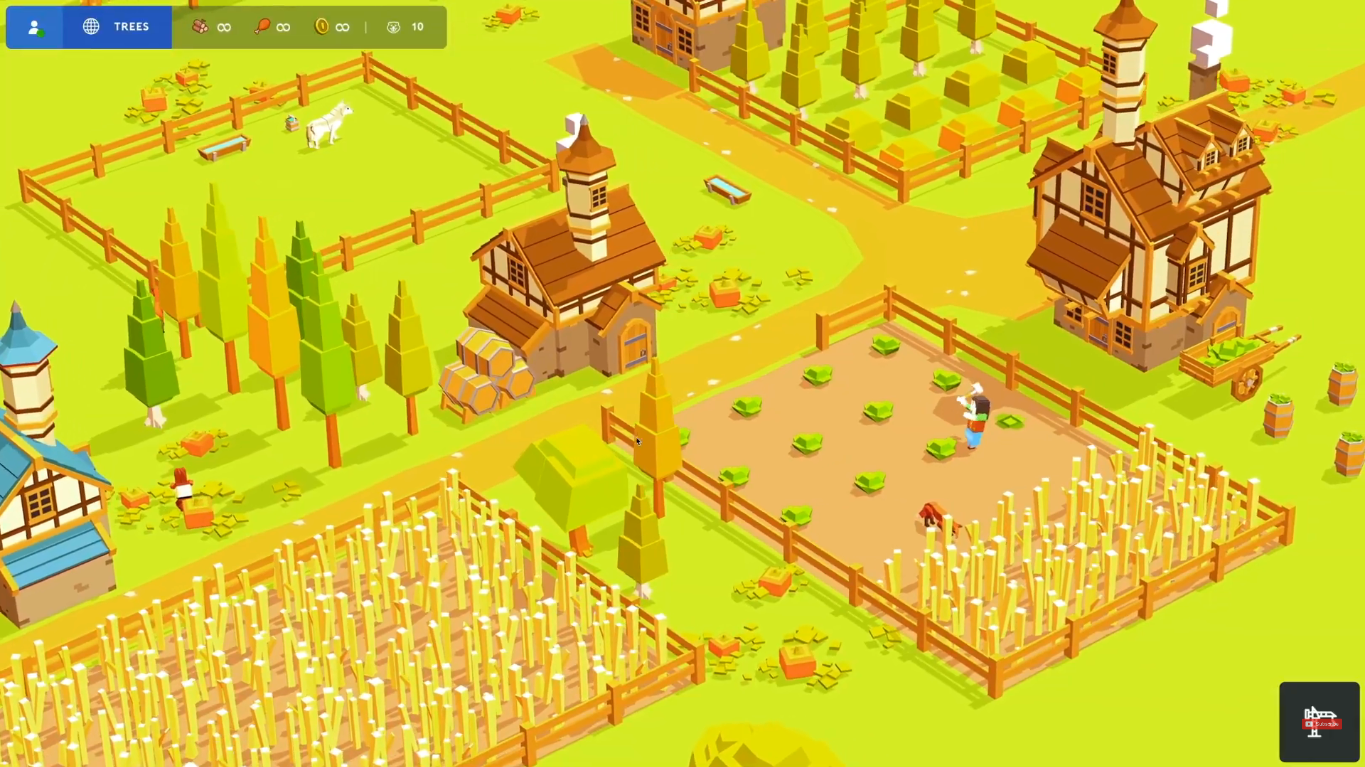Toggle the player status green dot indicator
1365x767 pixels.
coord(42,31)
